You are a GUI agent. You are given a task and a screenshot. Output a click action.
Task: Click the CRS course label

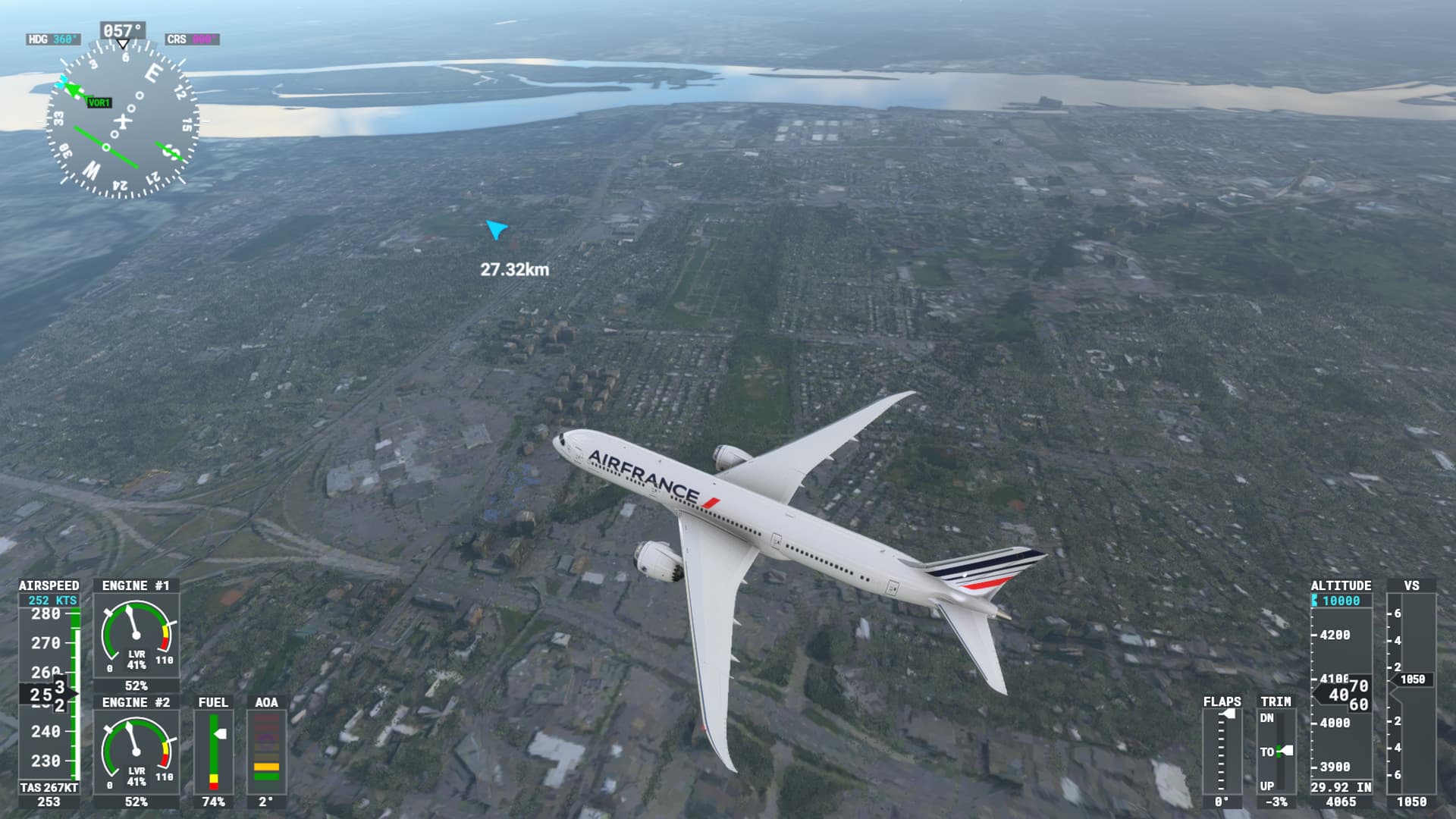(192, 39)
